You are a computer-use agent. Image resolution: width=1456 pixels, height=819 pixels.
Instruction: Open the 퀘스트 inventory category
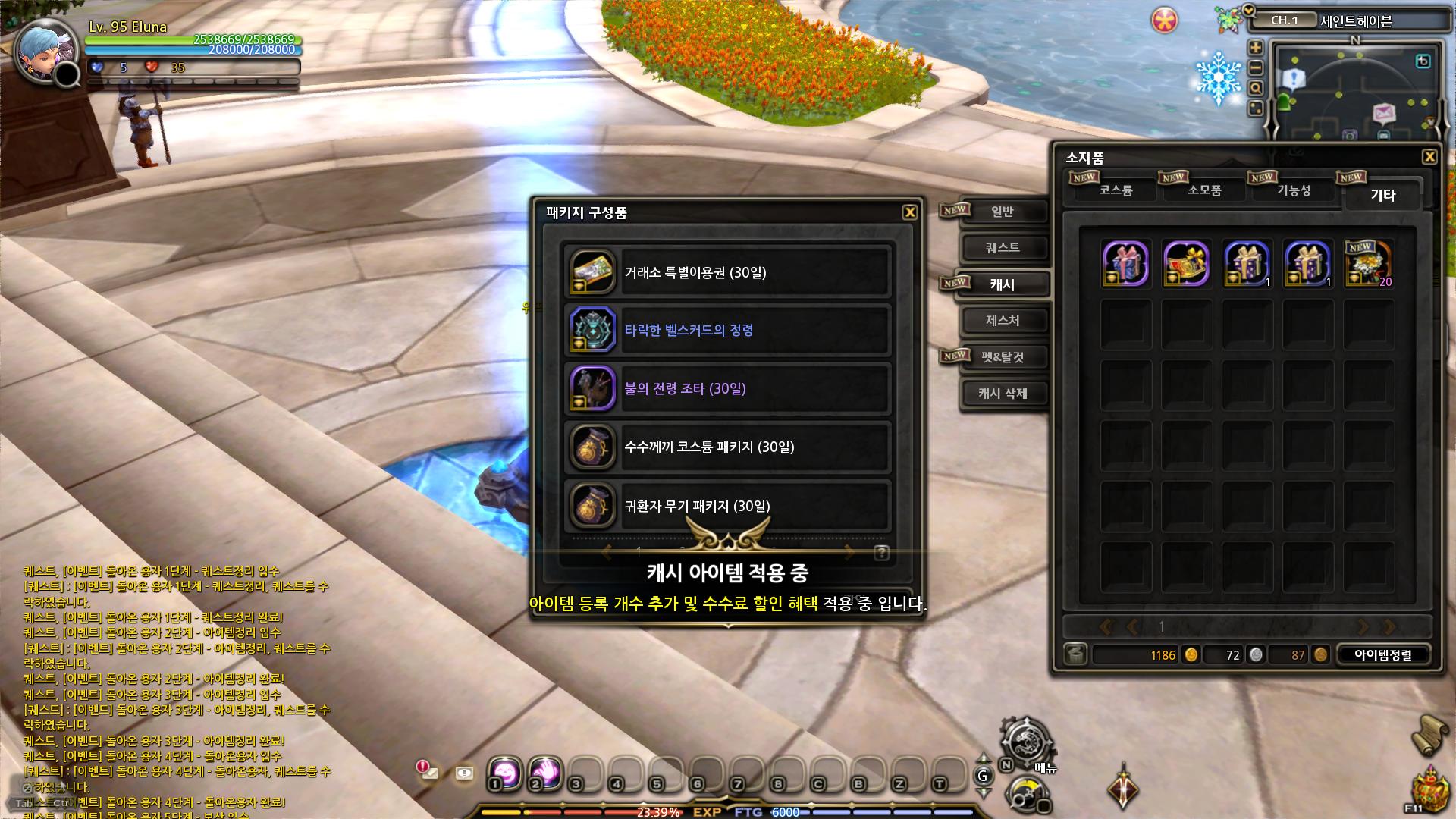1002,248
